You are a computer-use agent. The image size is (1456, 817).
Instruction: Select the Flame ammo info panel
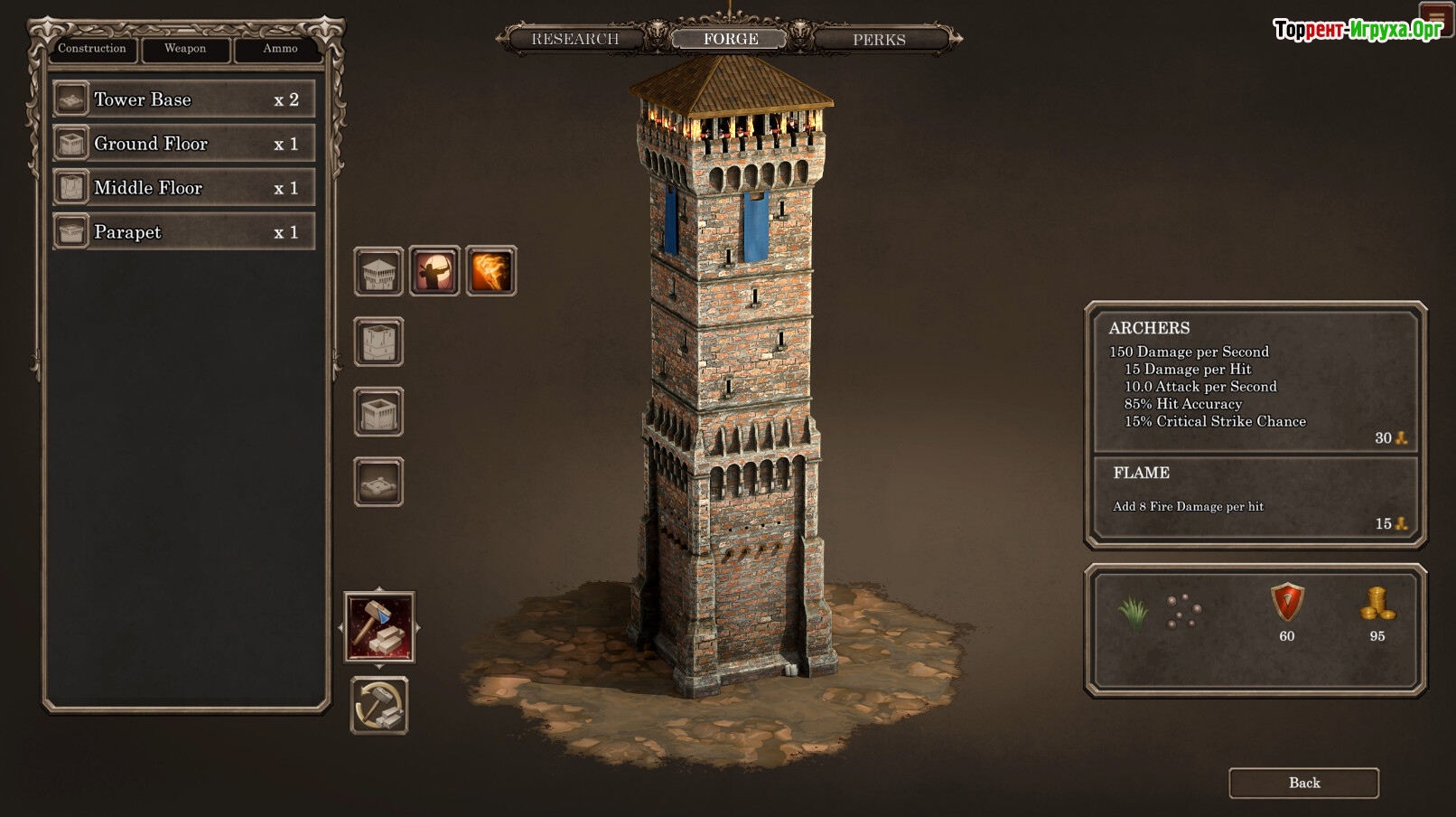[x=1255, y=498]
